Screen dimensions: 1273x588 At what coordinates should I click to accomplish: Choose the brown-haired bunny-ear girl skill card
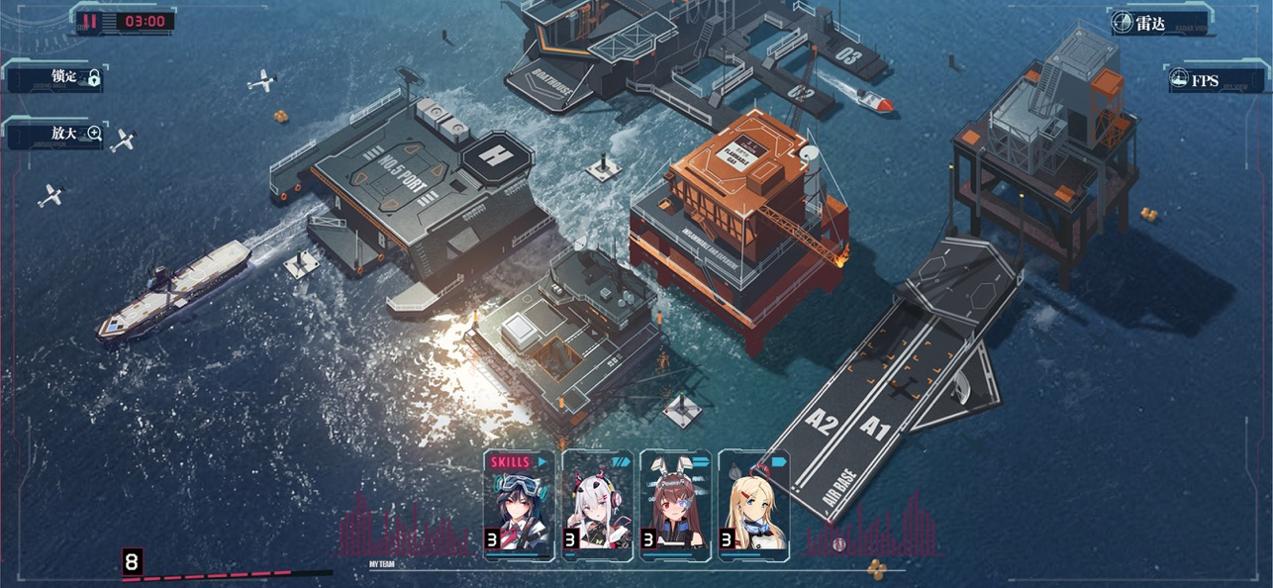pos(675,506)
